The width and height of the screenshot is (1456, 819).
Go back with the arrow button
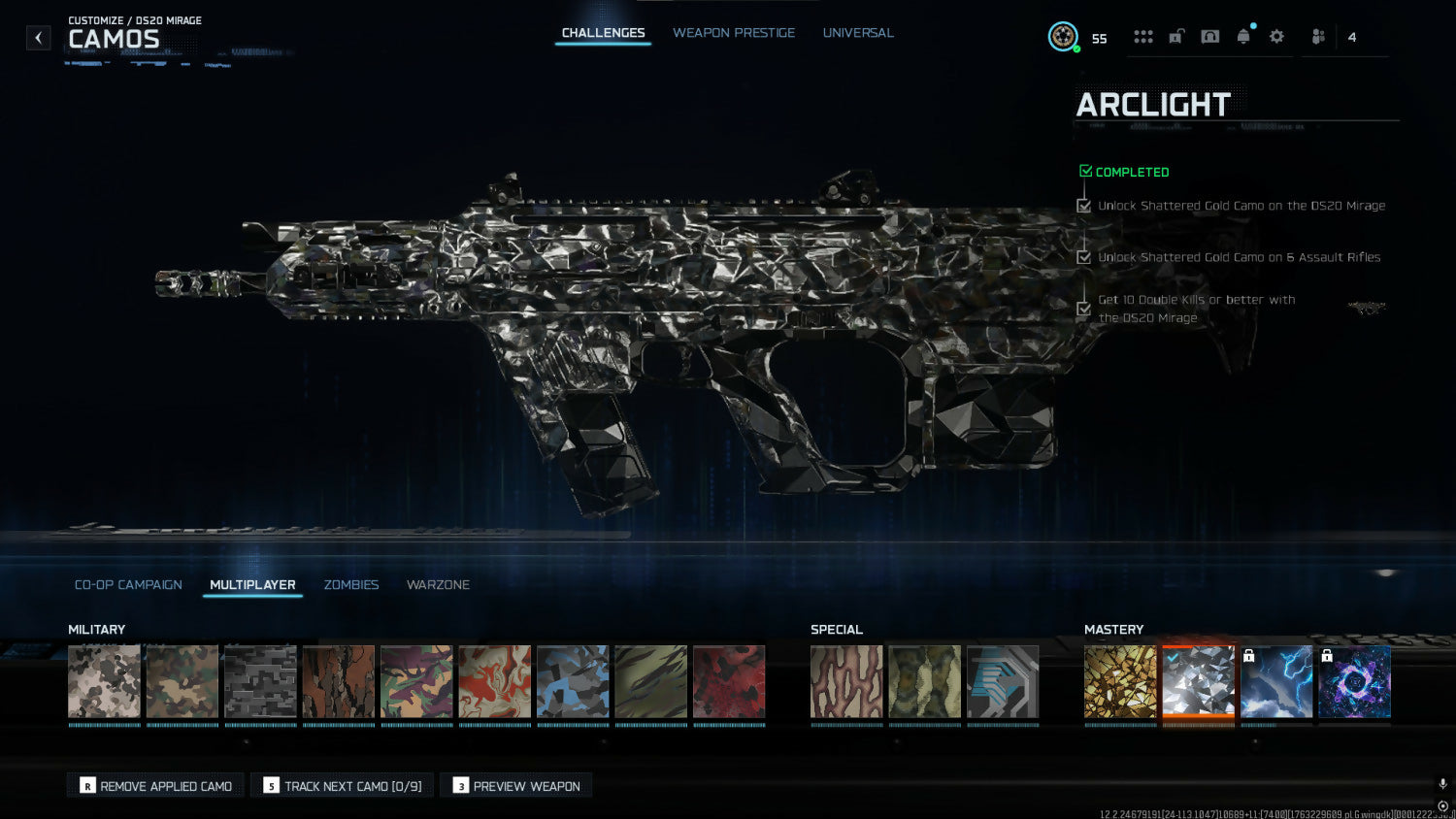38,38
